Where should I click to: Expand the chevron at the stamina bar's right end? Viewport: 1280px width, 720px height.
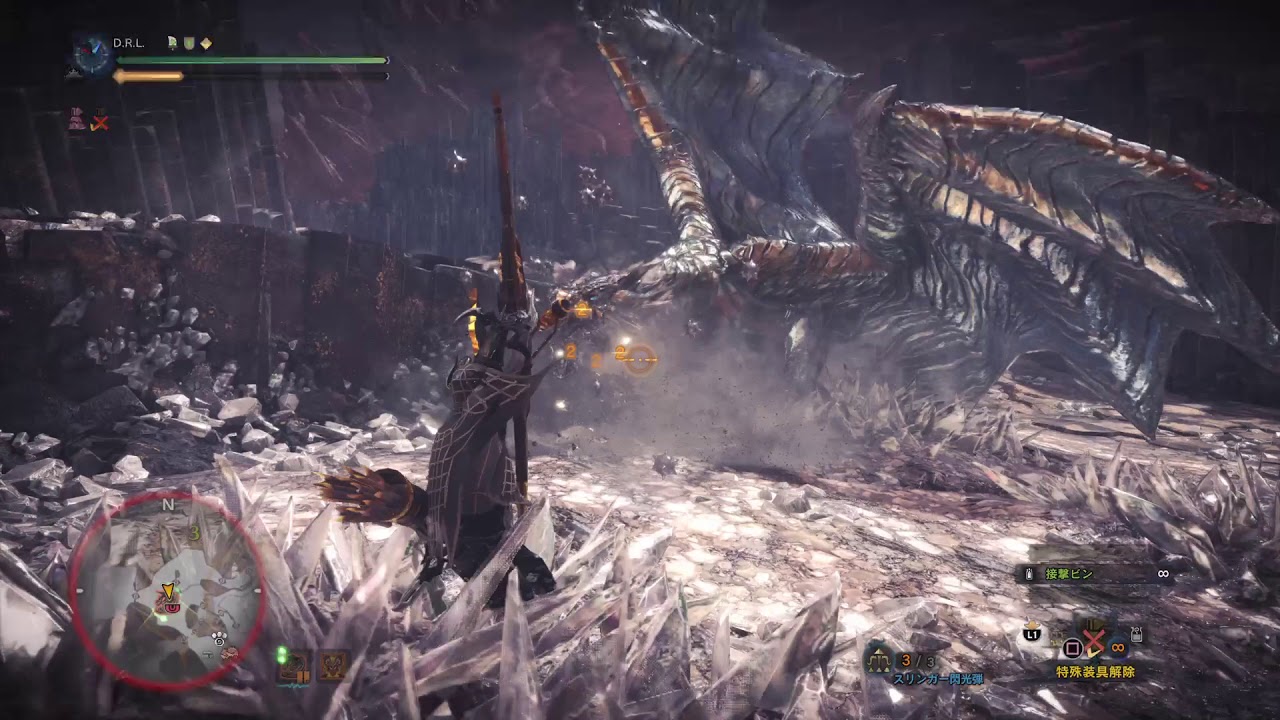(x=386, y=75)
